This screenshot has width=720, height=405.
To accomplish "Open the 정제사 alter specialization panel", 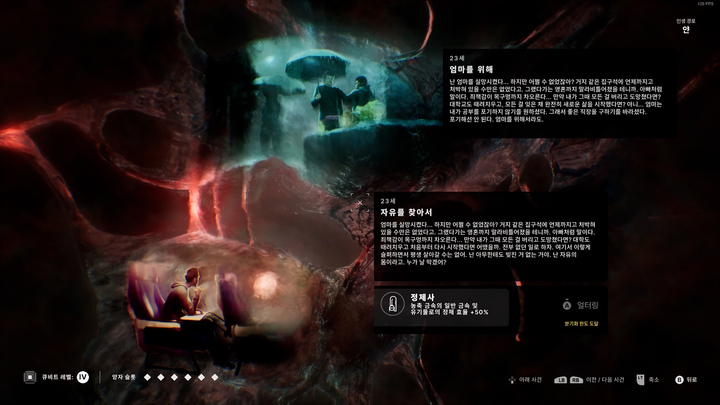I will [441, 305].
